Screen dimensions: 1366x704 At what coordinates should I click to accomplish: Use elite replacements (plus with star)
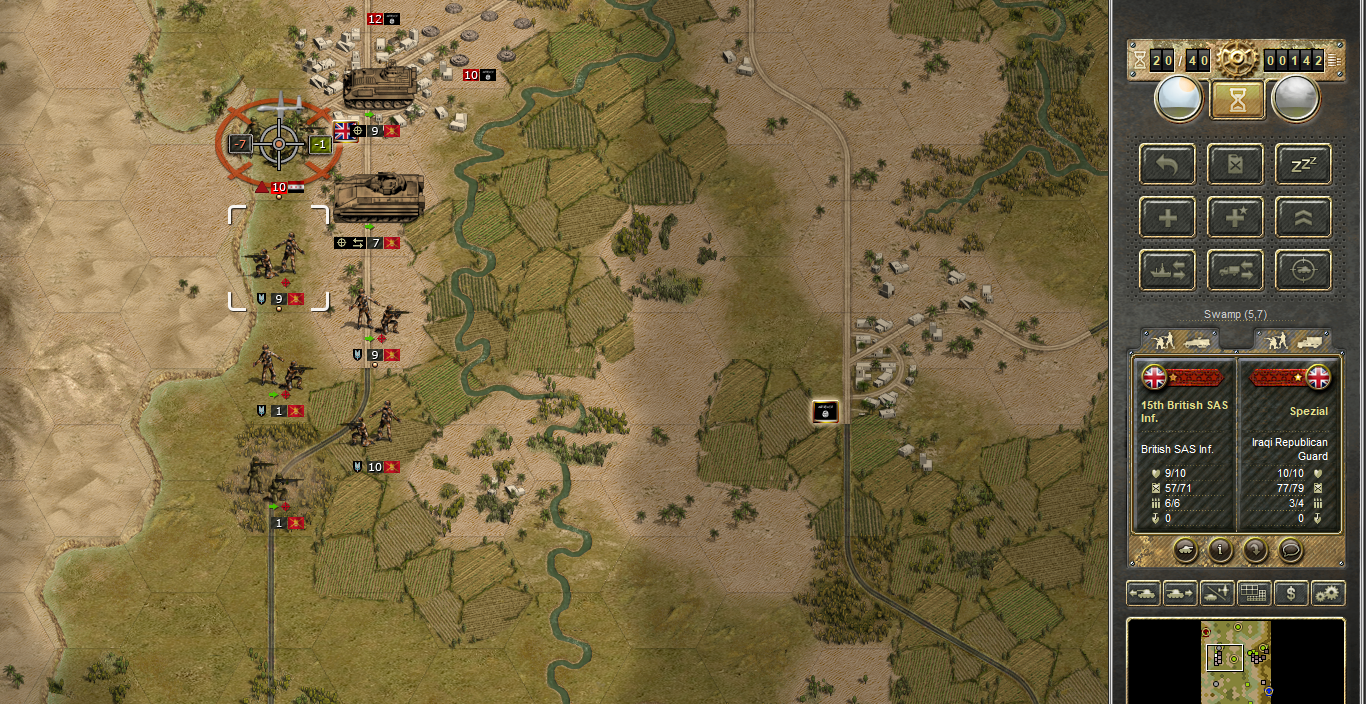tap(1236, 217)
